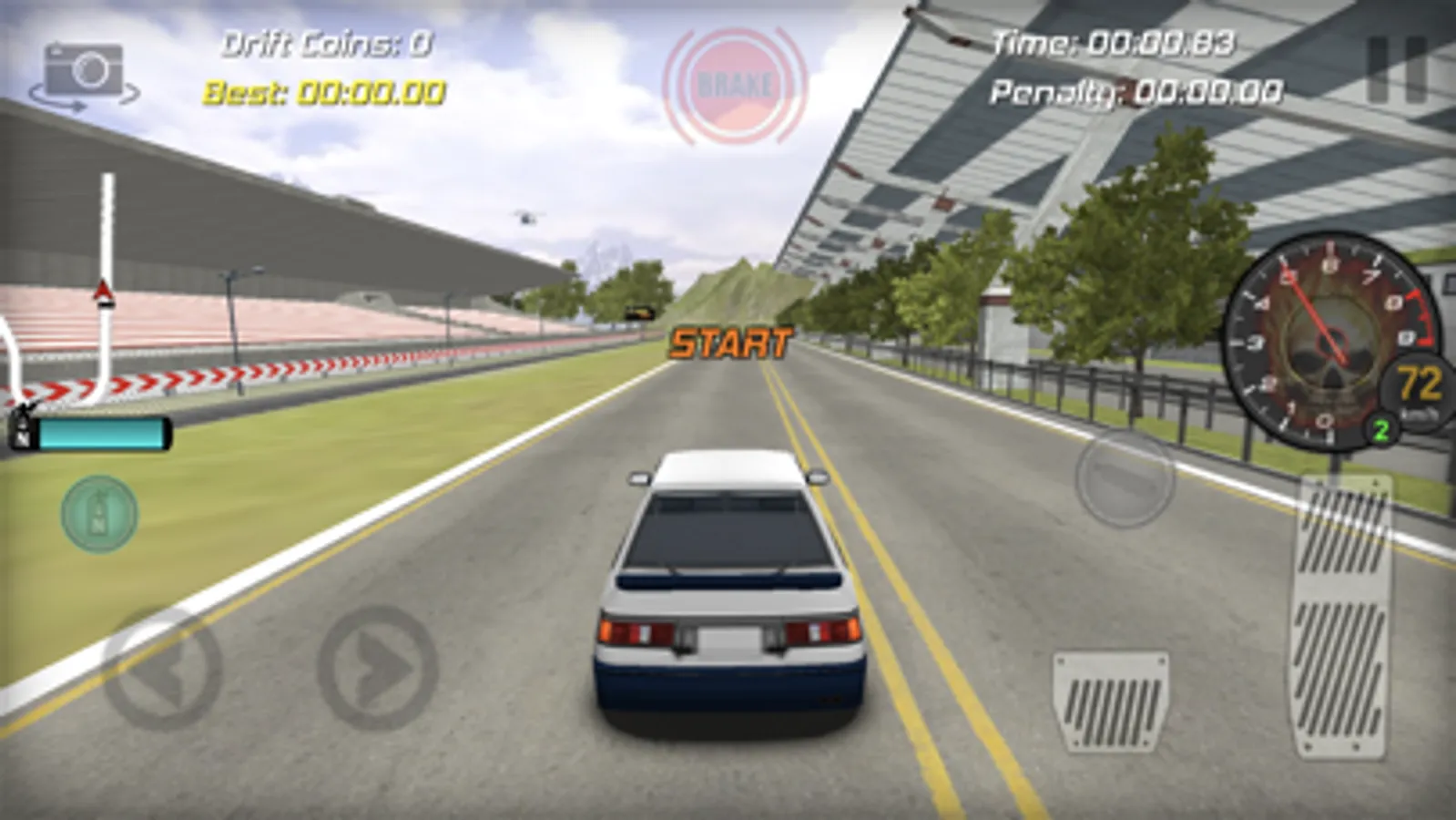Viewport: 1456px width, 820px height.
Task: Open the pause menu
Action: click(x=1395, y=68)
